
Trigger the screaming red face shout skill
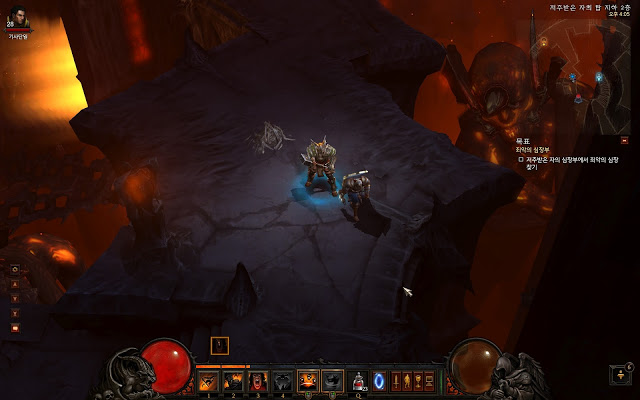(x=258, y=381)
